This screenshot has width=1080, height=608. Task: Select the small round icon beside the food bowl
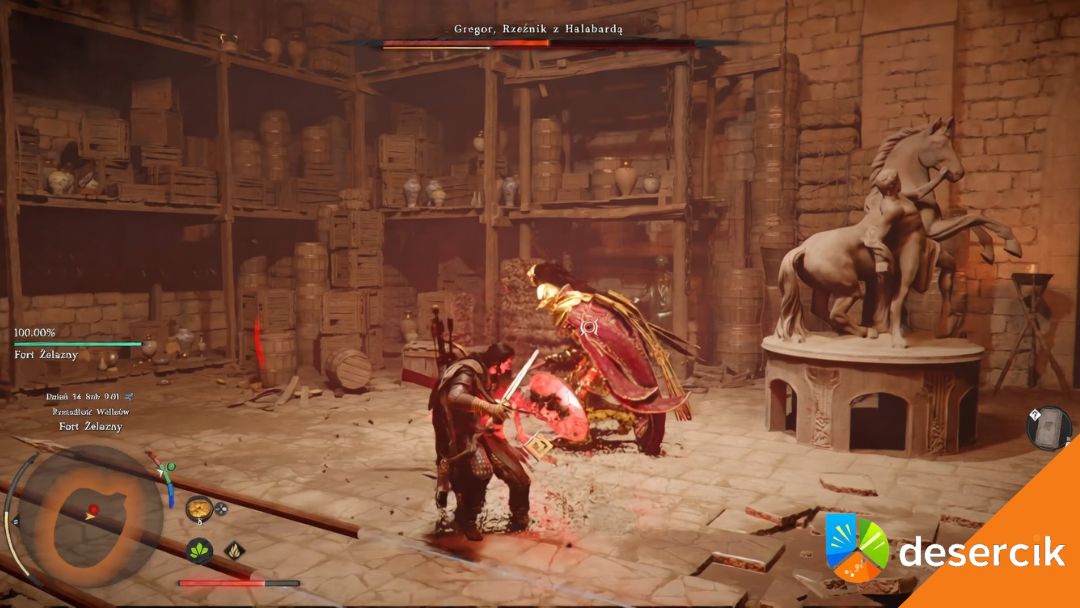pos(221,507)
